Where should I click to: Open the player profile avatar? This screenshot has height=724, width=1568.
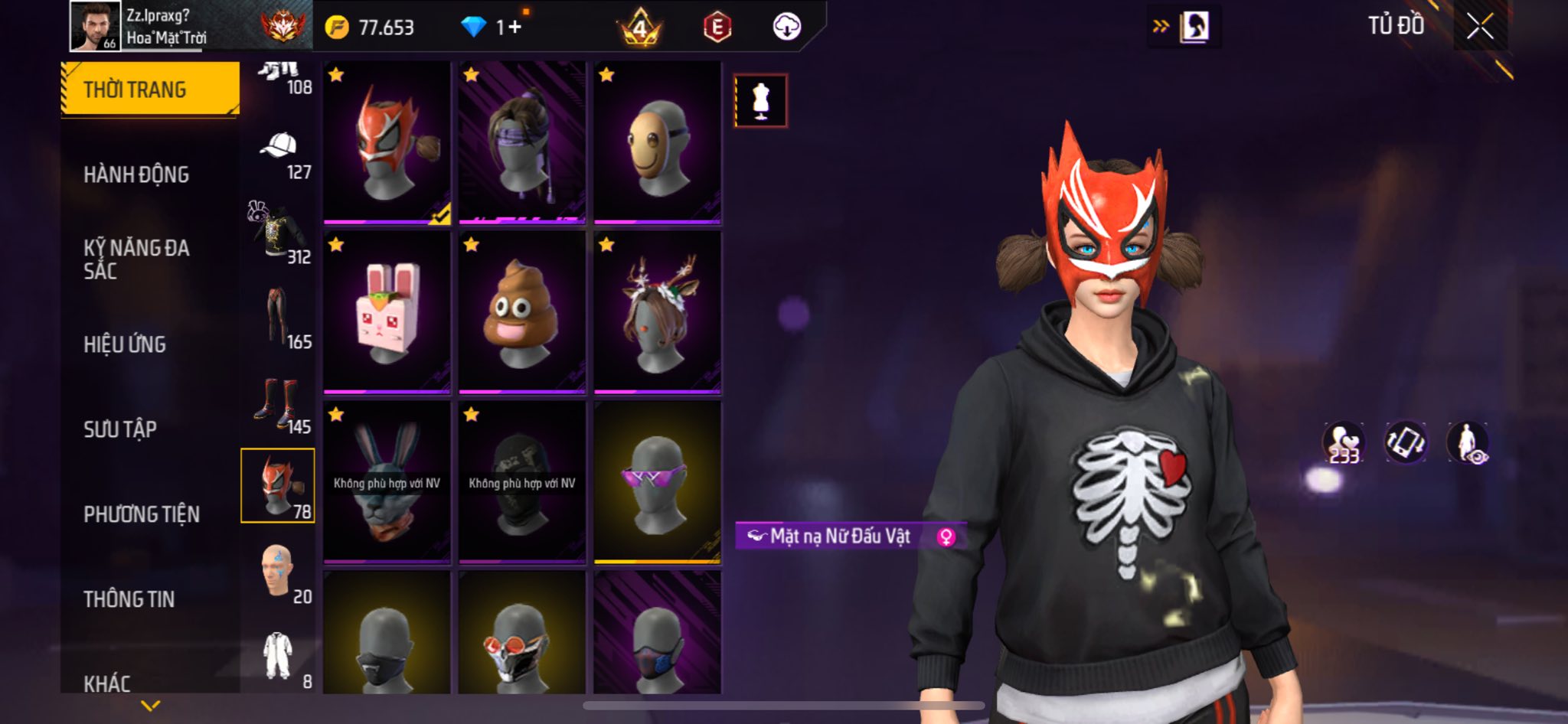click(x=95, y=26)
